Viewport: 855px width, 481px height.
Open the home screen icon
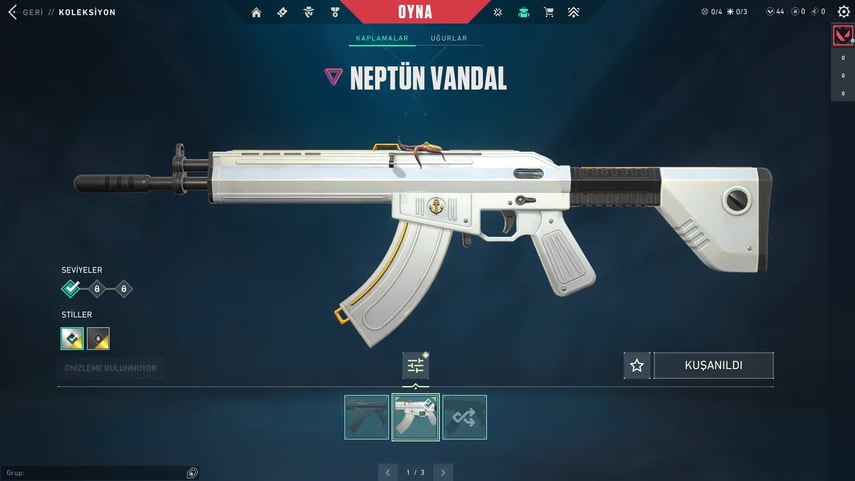[256, 12]
